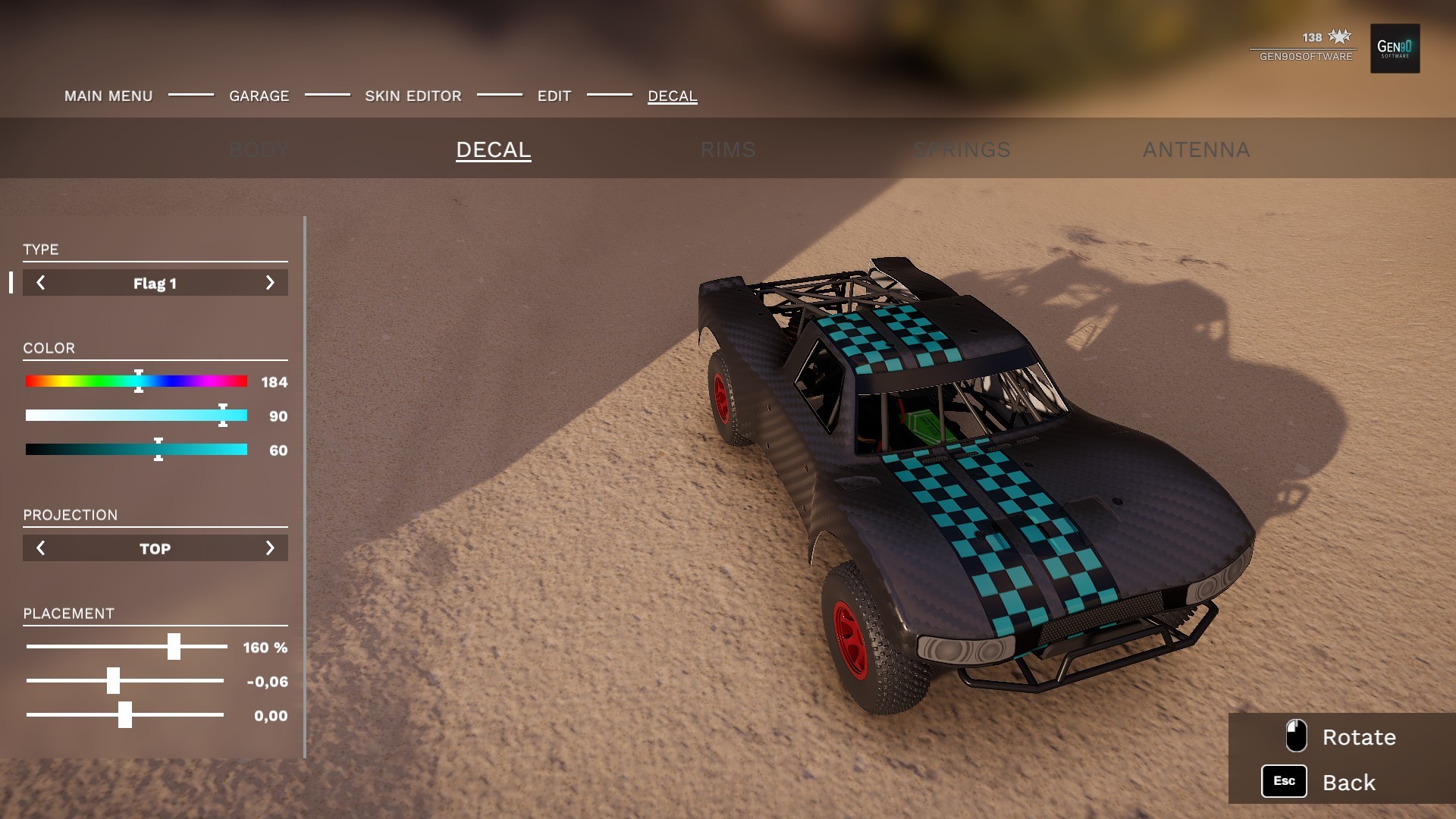
Task: Click the Skin Editor breadcrumb entry
Action: pyautogui.click(x=413, y=96)
